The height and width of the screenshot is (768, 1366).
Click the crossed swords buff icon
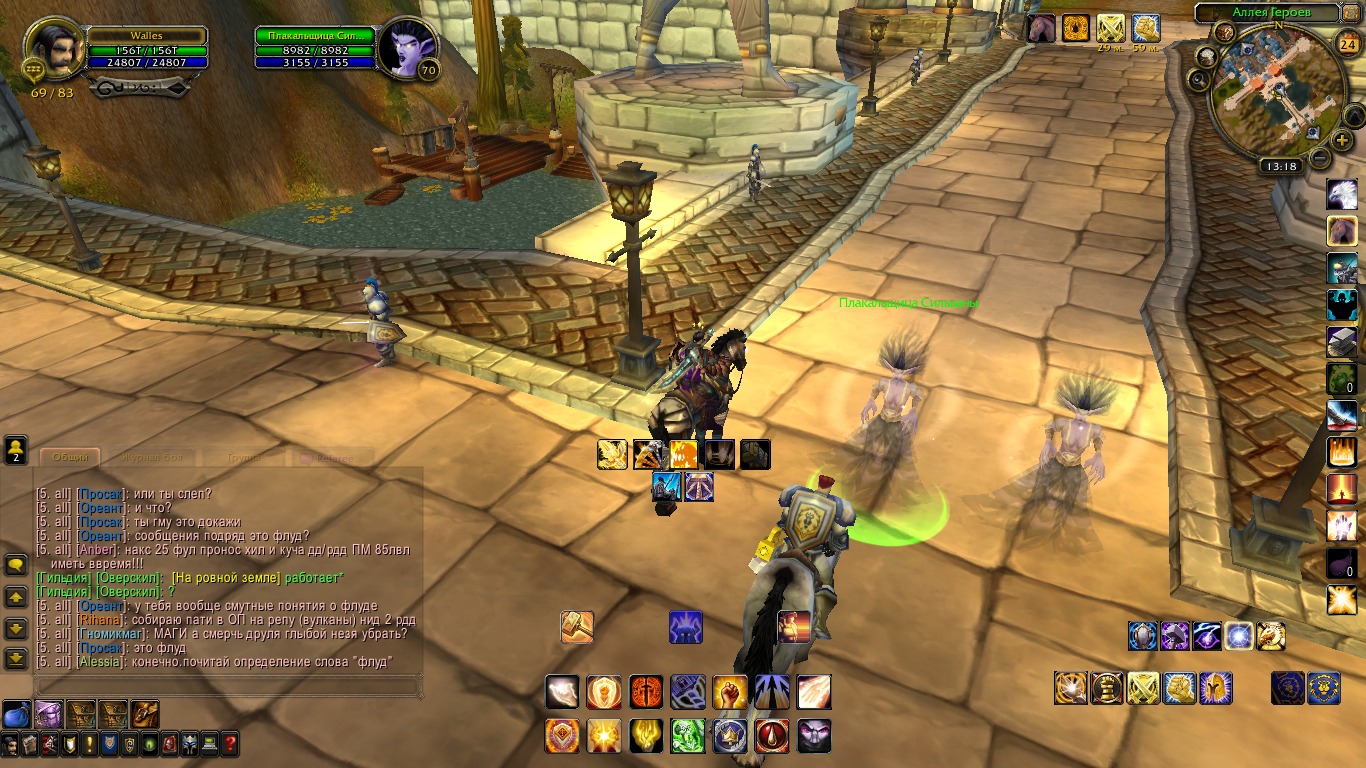point(1110,28)
